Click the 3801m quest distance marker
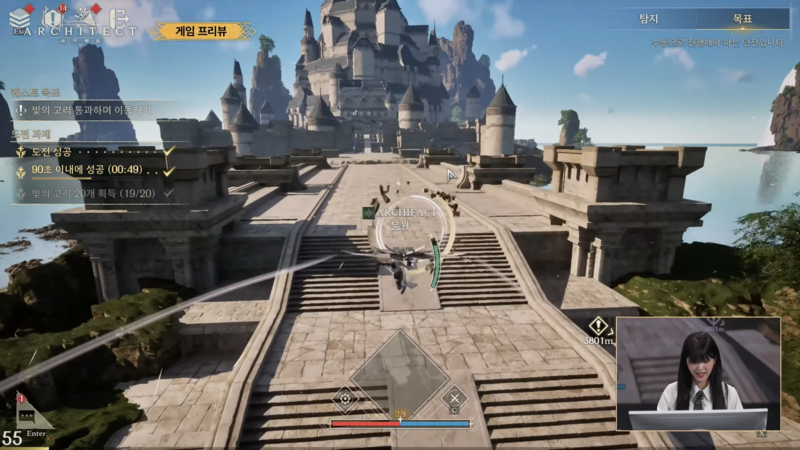Viewport: 800px width, 450px height. 598,332
